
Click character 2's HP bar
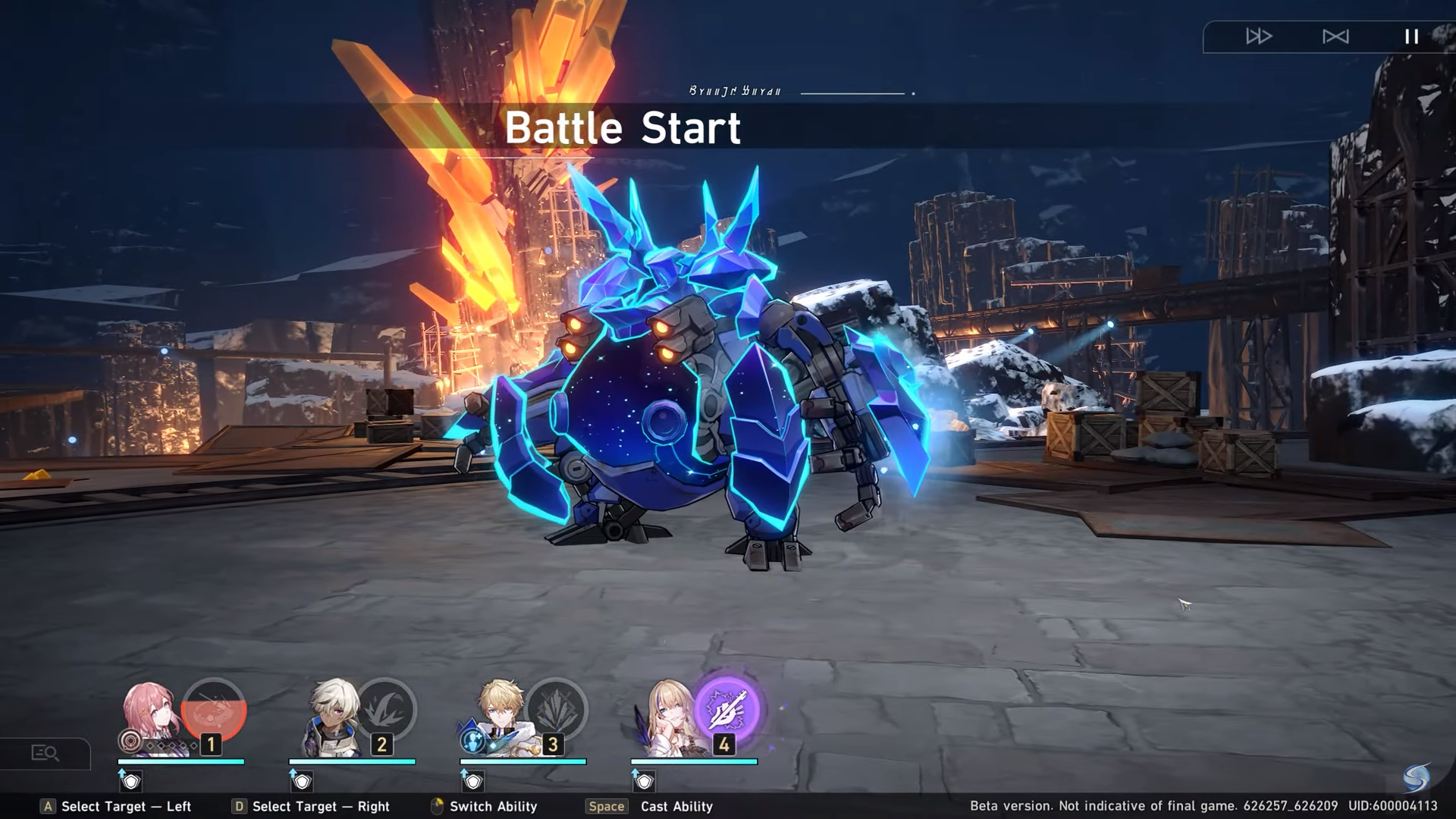pyautogui.click(x=353, y=761)
